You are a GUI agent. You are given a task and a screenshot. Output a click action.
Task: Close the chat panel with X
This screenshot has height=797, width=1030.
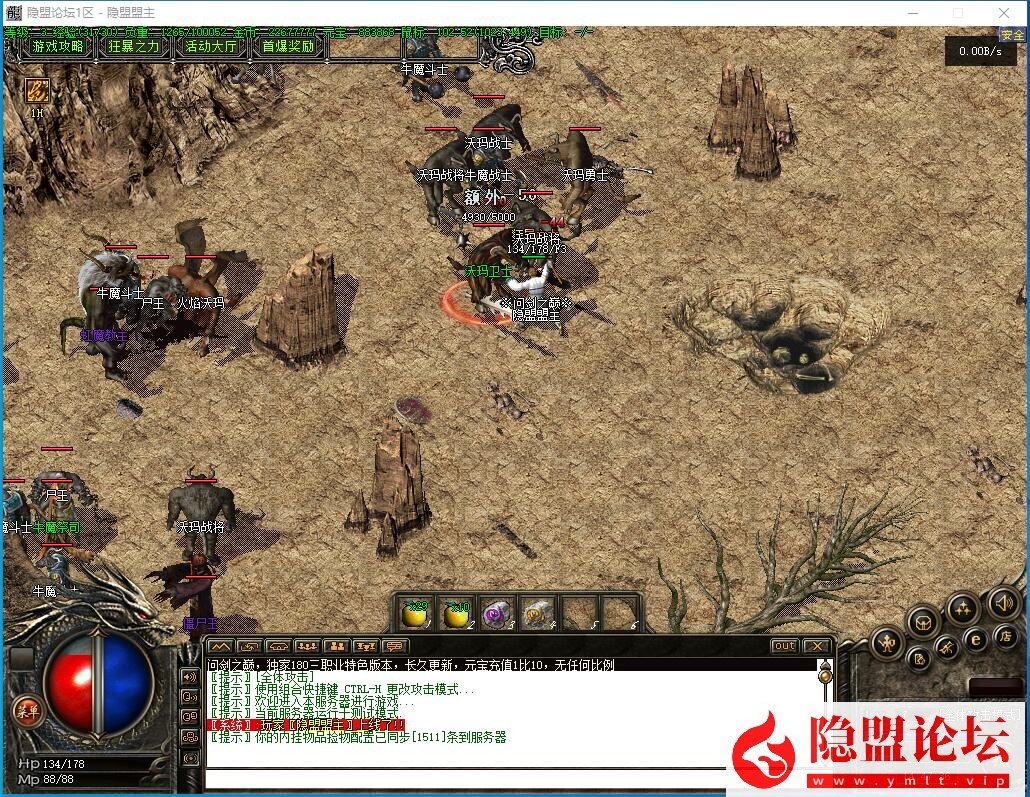817,646
